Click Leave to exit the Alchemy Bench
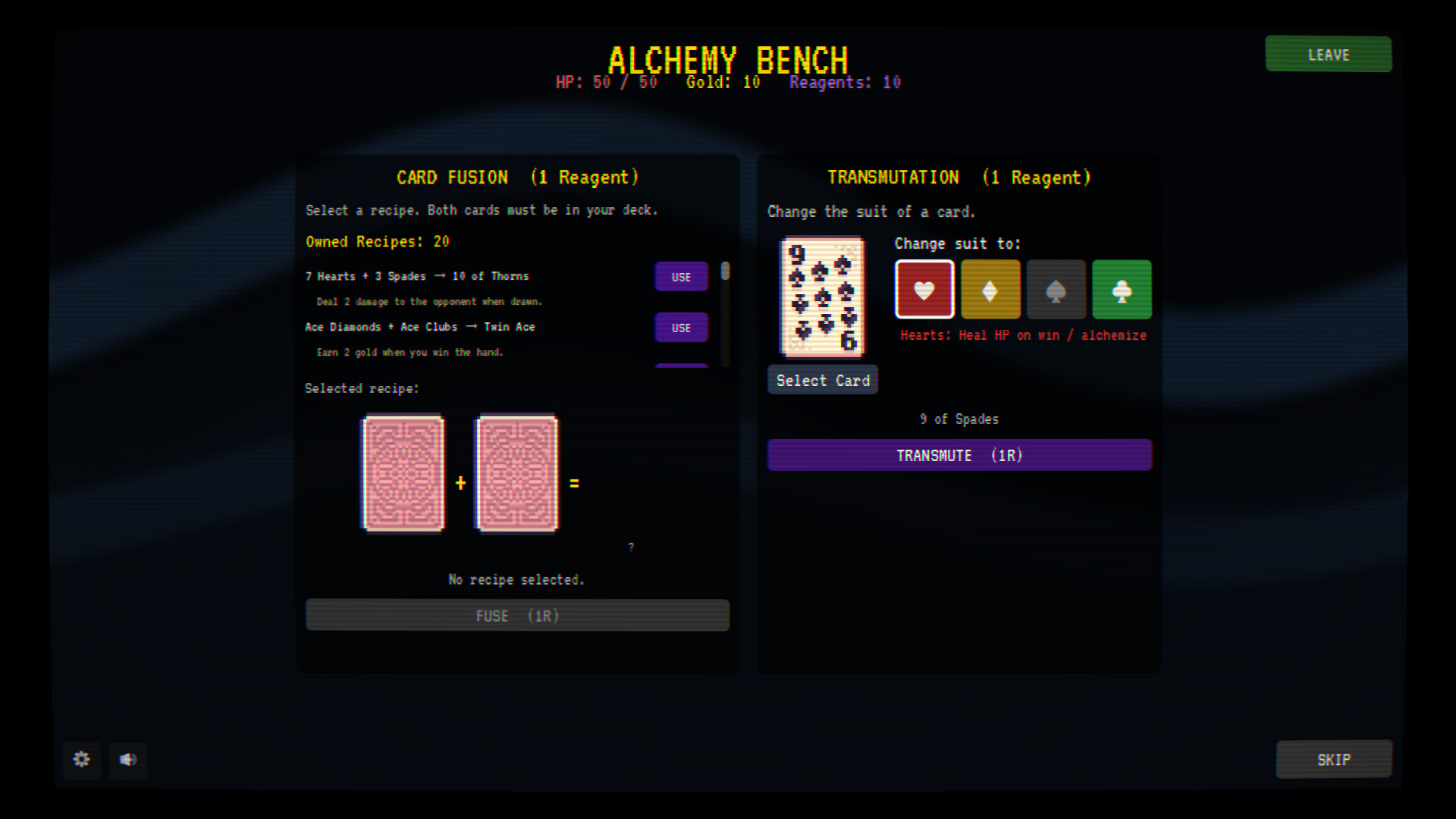This screenshot has height=819, width=1456. point(1328,54)
